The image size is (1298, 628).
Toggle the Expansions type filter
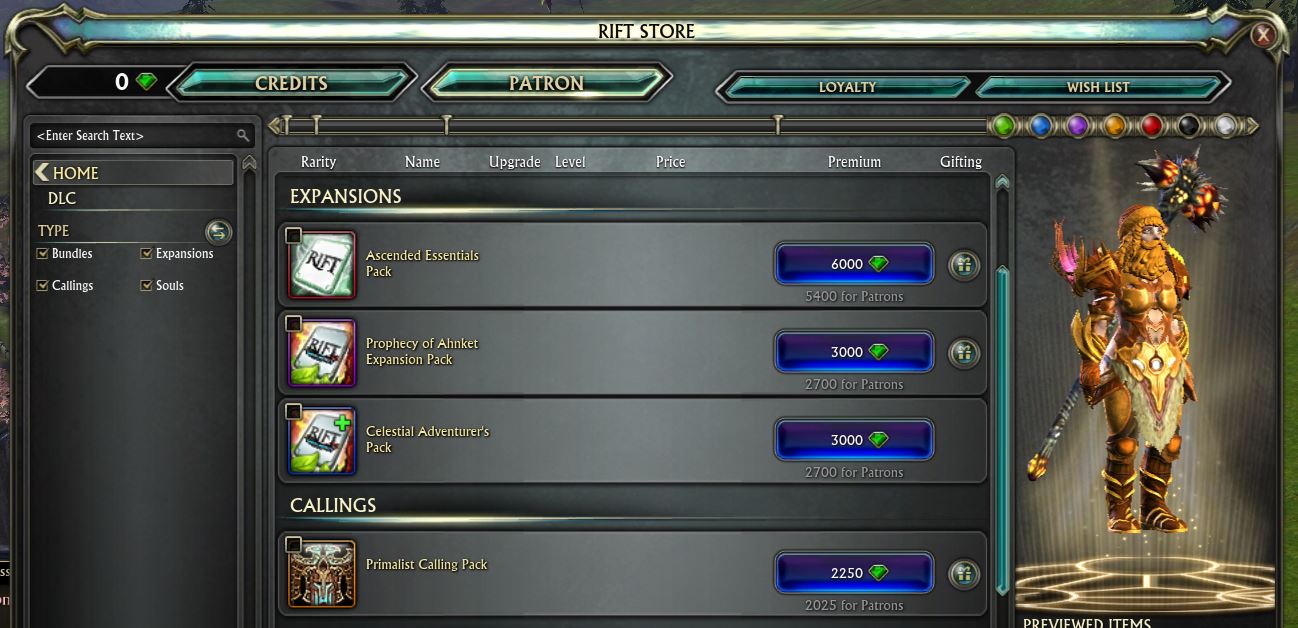[146, 254]
